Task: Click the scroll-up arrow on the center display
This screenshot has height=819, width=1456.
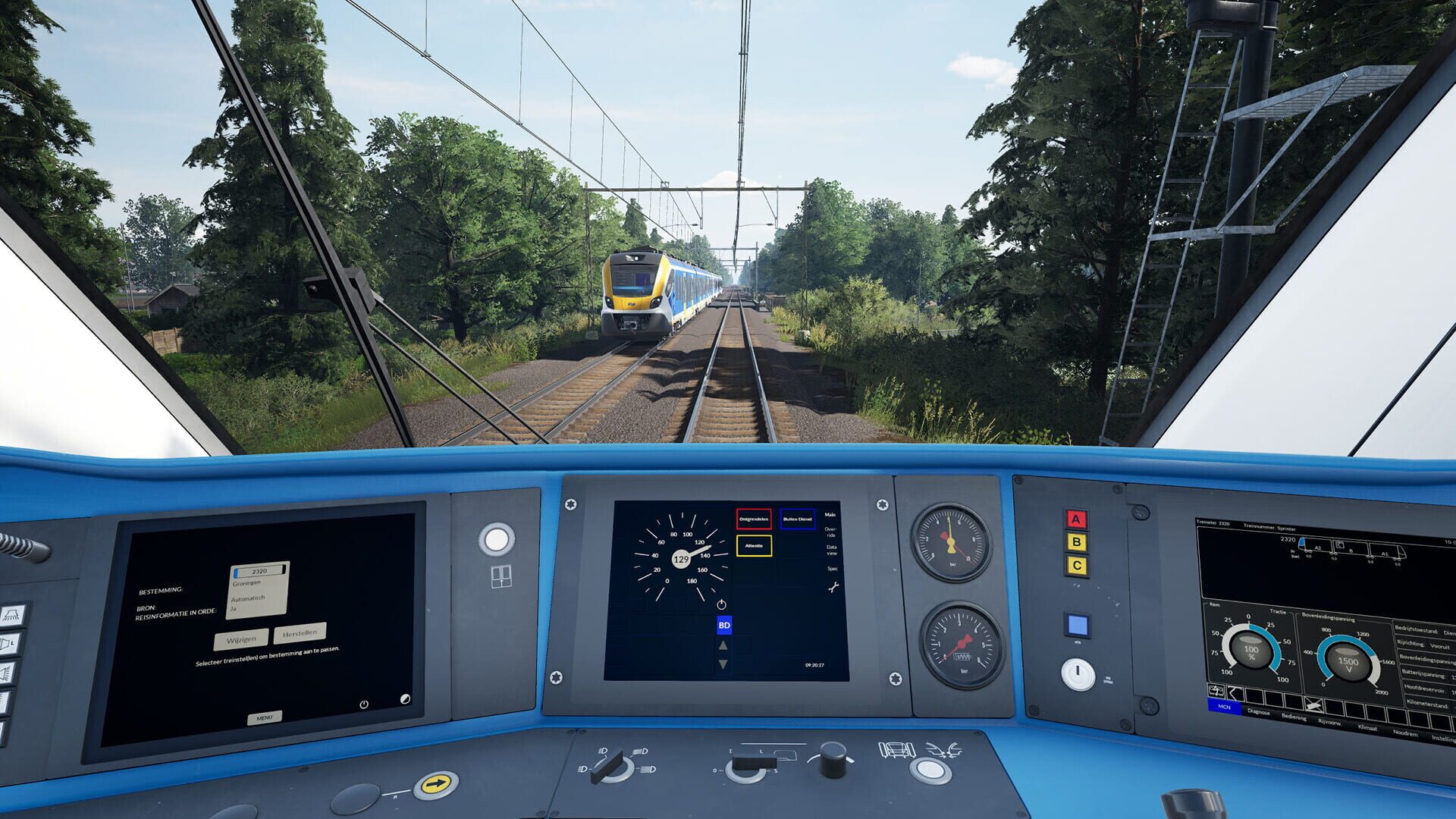Action: [722, 646]
